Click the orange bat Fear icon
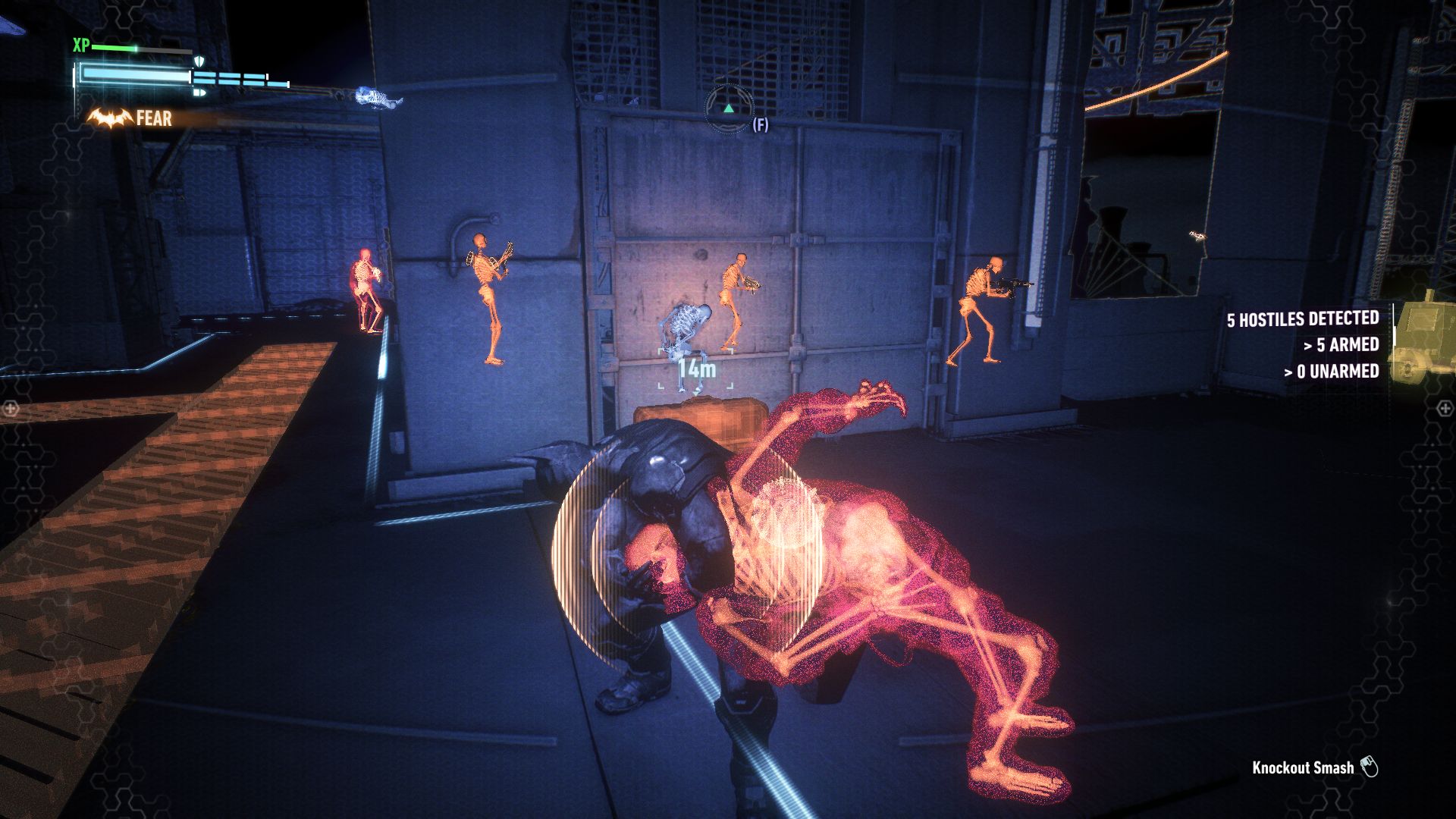Image resolution: width=1456 pixels, height=819 pixels. point(109,118)
